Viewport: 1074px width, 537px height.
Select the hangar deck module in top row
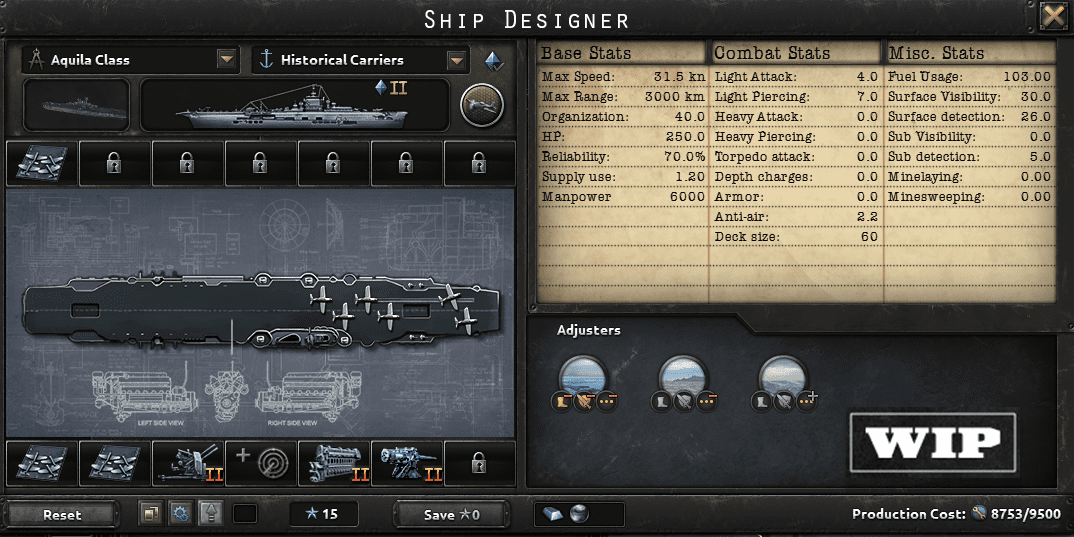point(41,163)
